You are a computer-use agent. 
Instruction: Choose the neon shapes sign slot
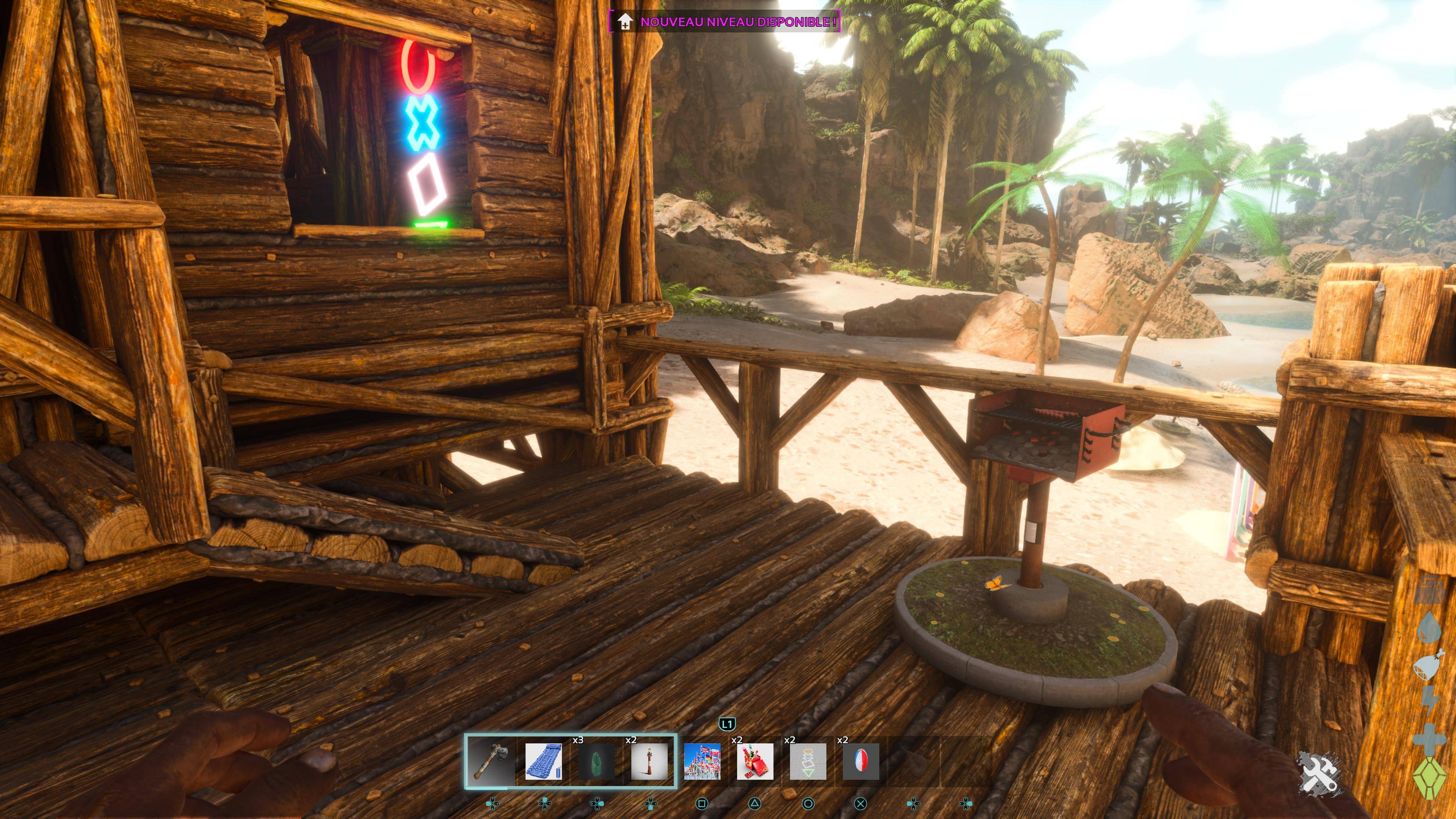pyautogui.click(x=808, y=761)
